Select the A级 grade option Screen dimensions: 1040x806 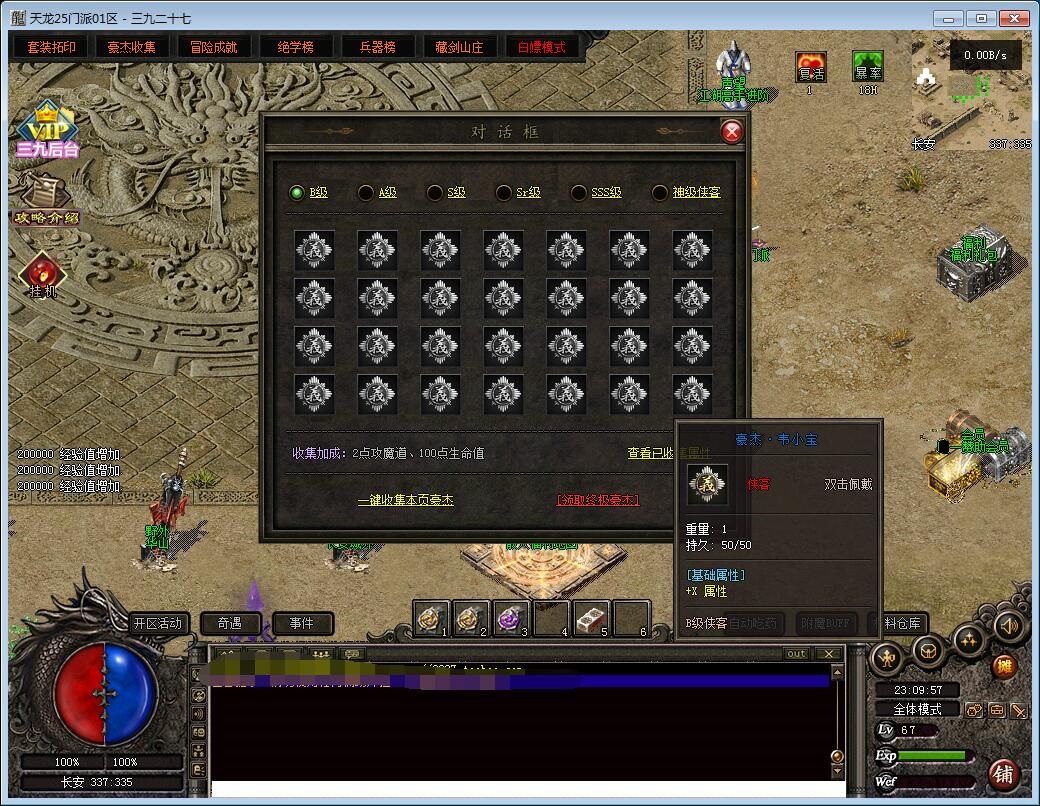377,193
